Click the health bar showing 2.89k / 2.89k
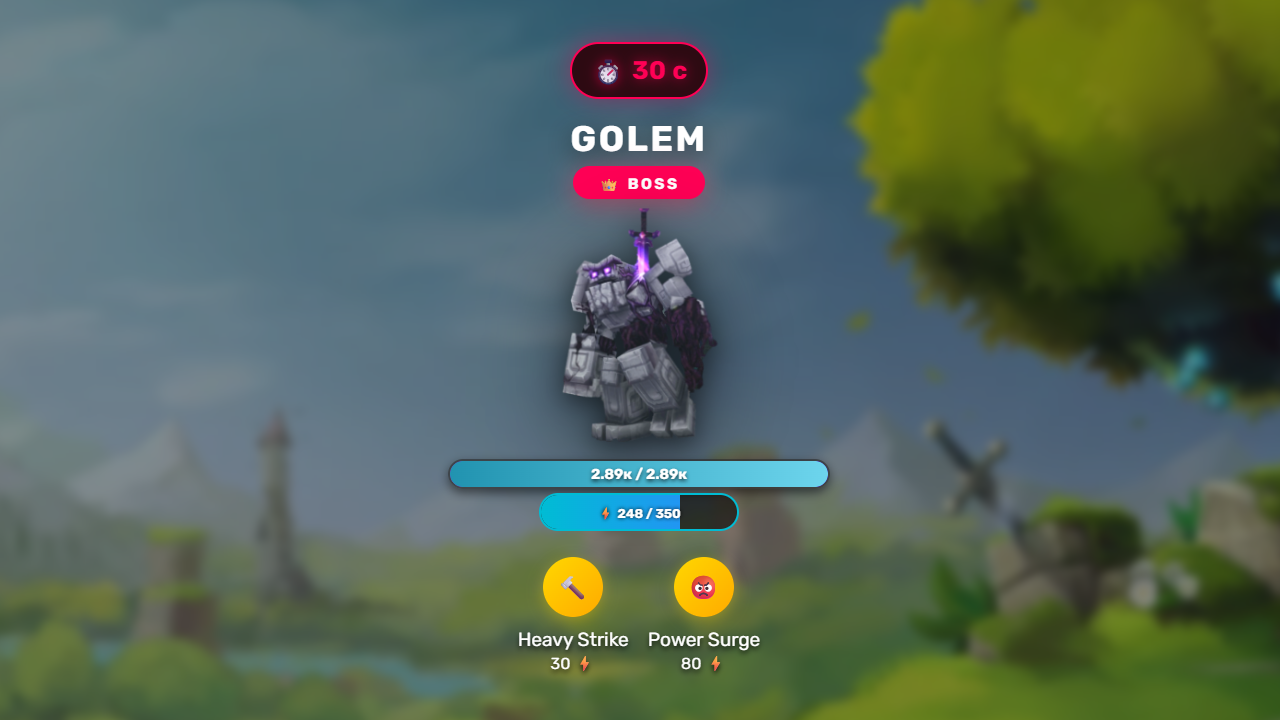 [x=639, y=473]
